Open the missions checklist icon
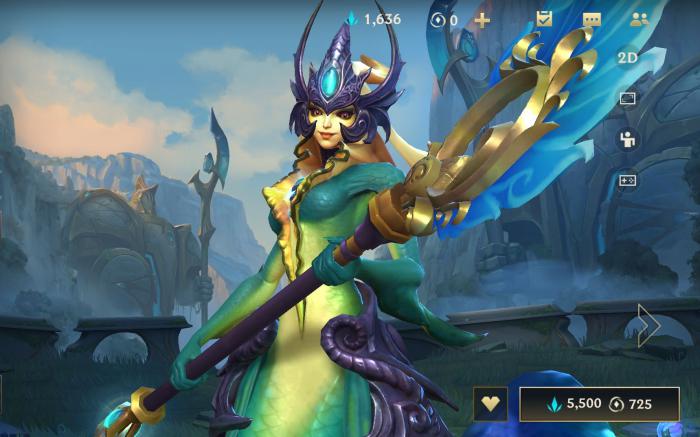This screenshot has width=700, height=437. [544, 19]
